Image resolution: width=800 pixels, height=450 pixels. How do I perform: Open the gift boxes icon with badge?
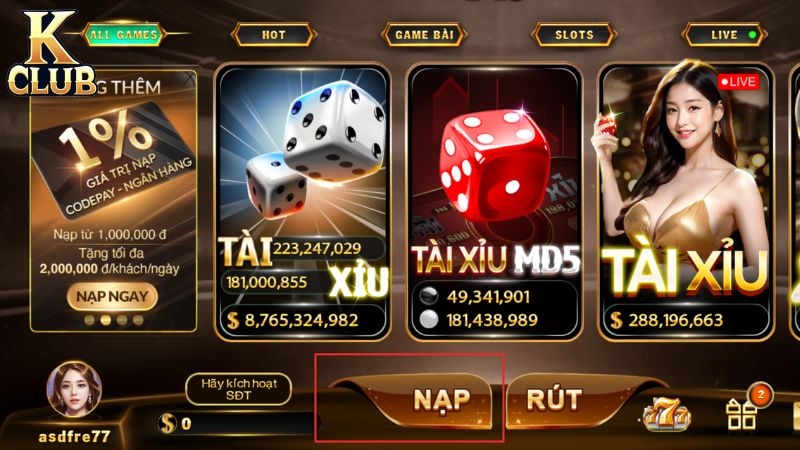tap(741, 414)
